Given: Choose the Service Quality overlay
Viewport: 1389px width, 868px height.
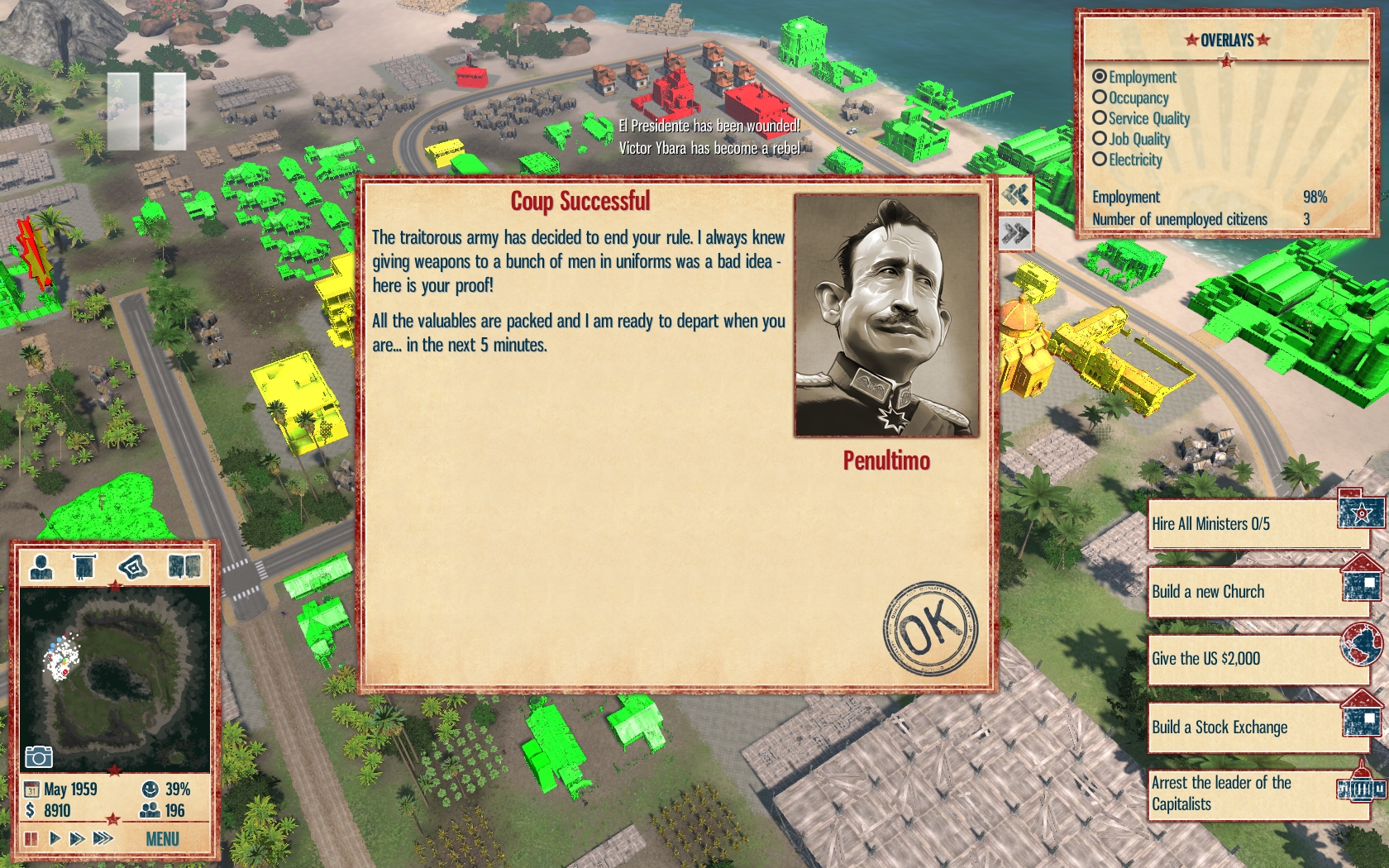Looking at the screenshot, I should click(x=1100, y=118).
